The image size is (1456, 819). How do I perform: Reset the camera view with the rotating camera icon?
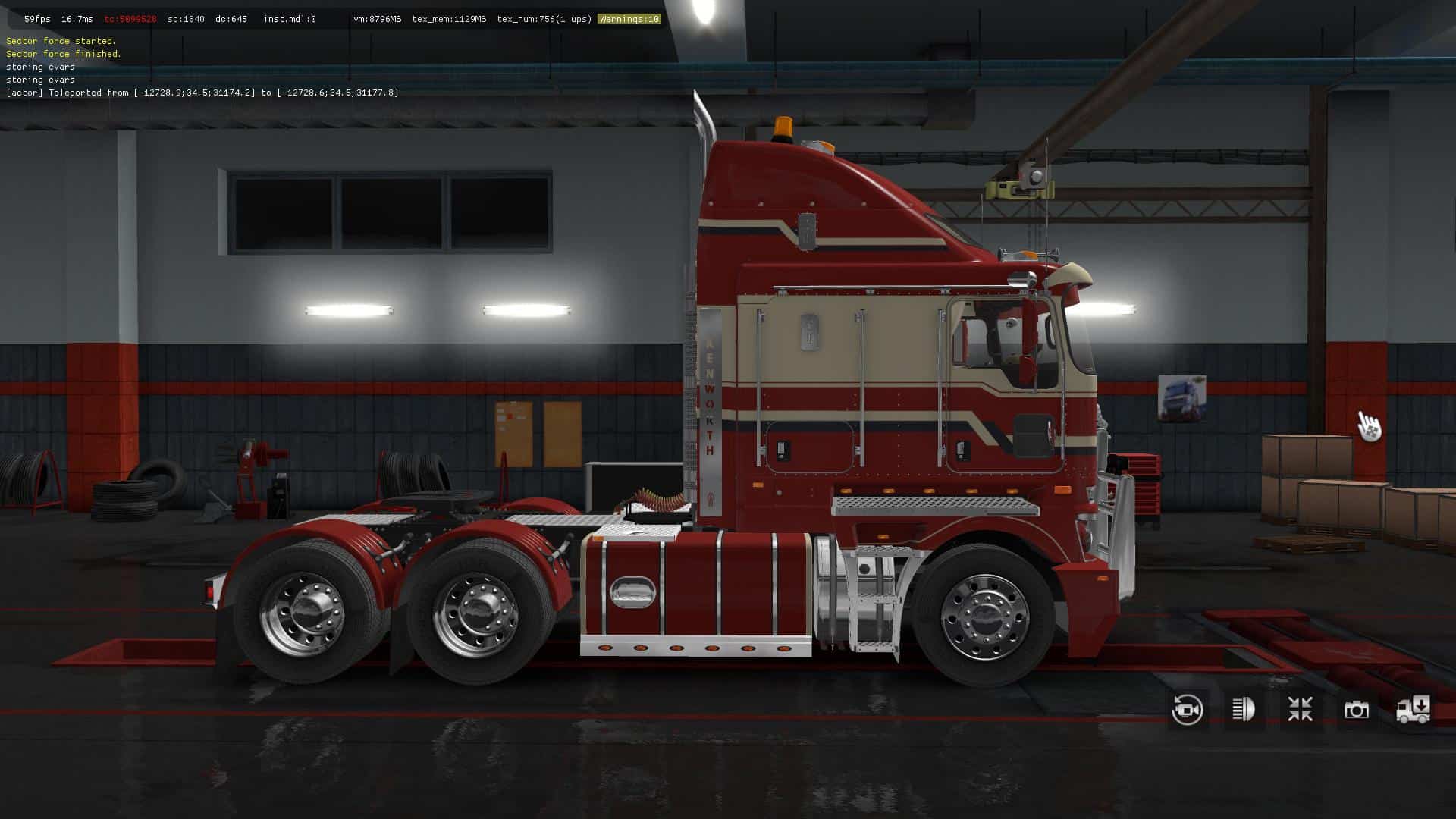click(1187, 710)
